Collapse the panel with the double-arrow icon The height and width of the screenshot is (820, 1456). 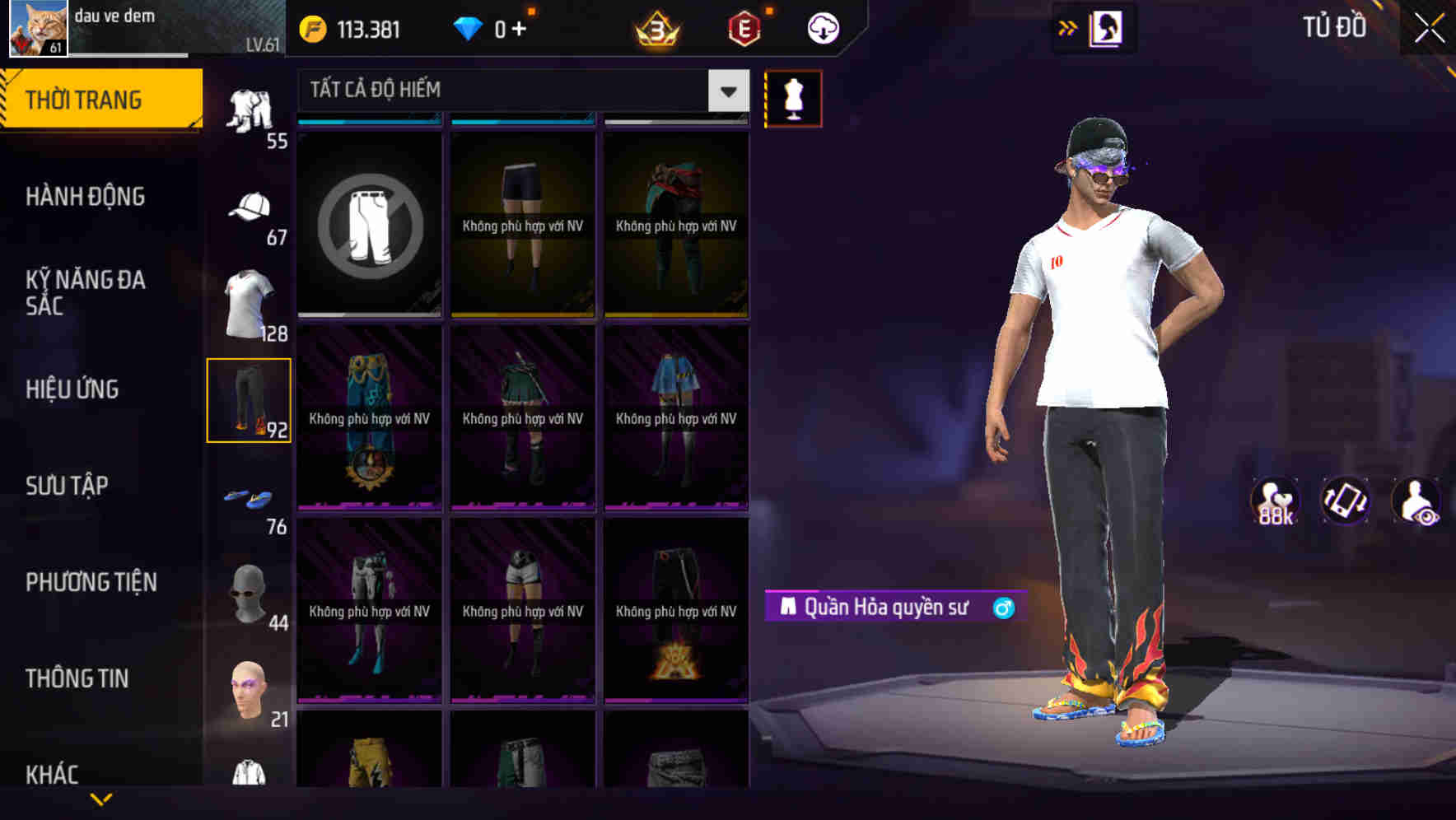pyautogui.click(x=1068, y=27)
